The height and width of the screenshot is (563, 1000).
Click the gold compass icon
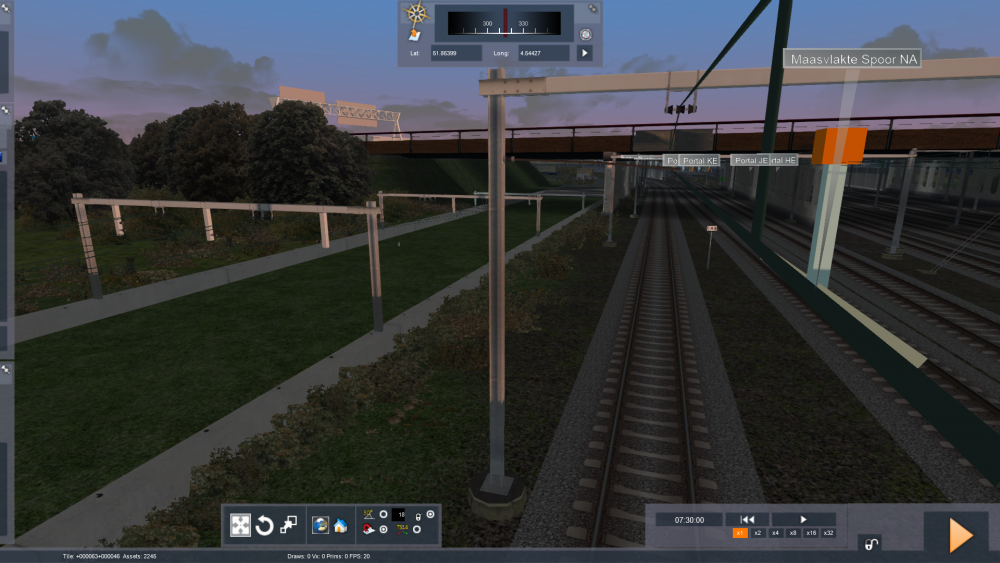[416, 14]
